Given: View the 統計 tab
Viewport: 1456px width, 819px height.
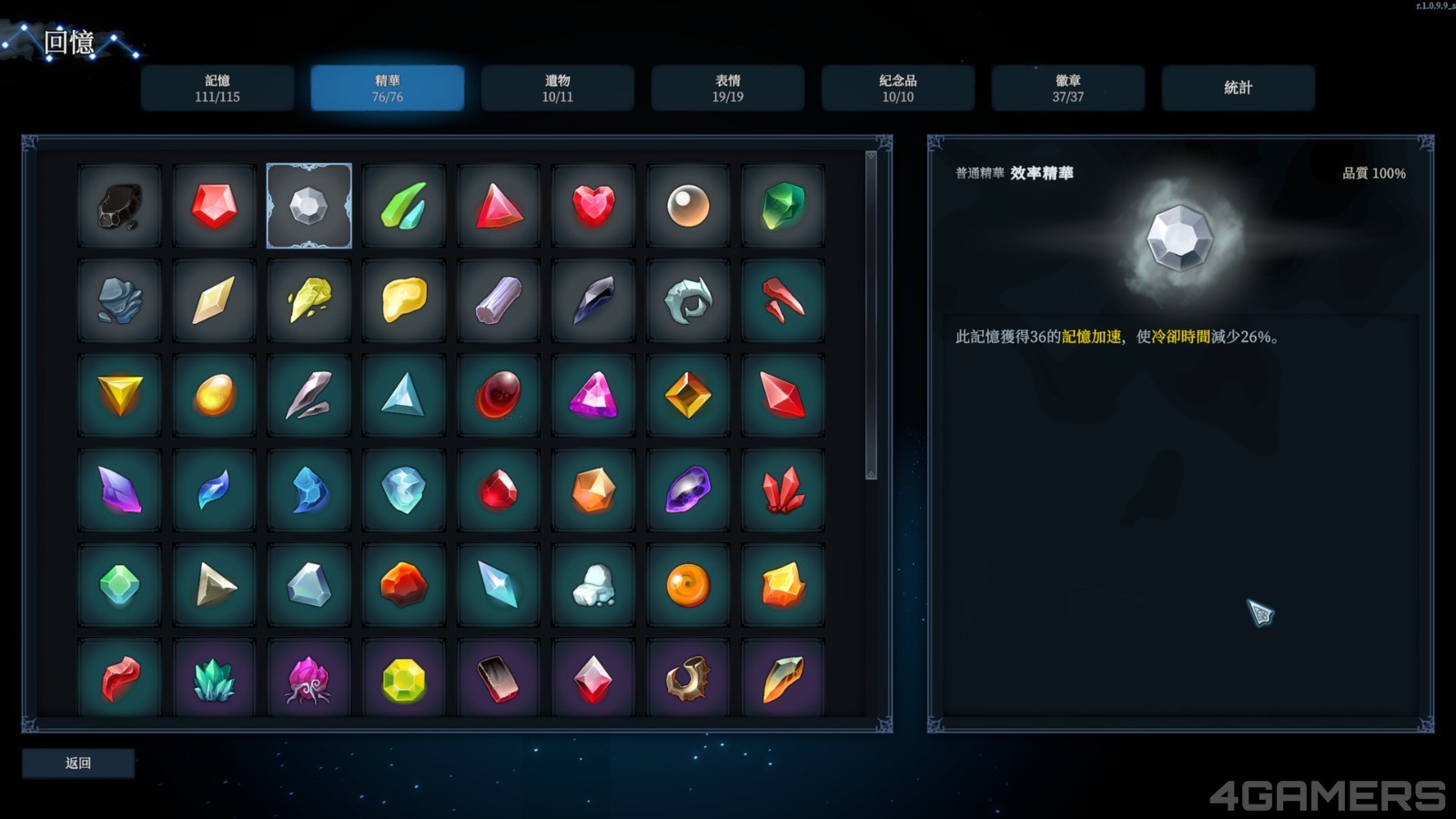Looking at the screenshot, I should tap(1239, 88).
